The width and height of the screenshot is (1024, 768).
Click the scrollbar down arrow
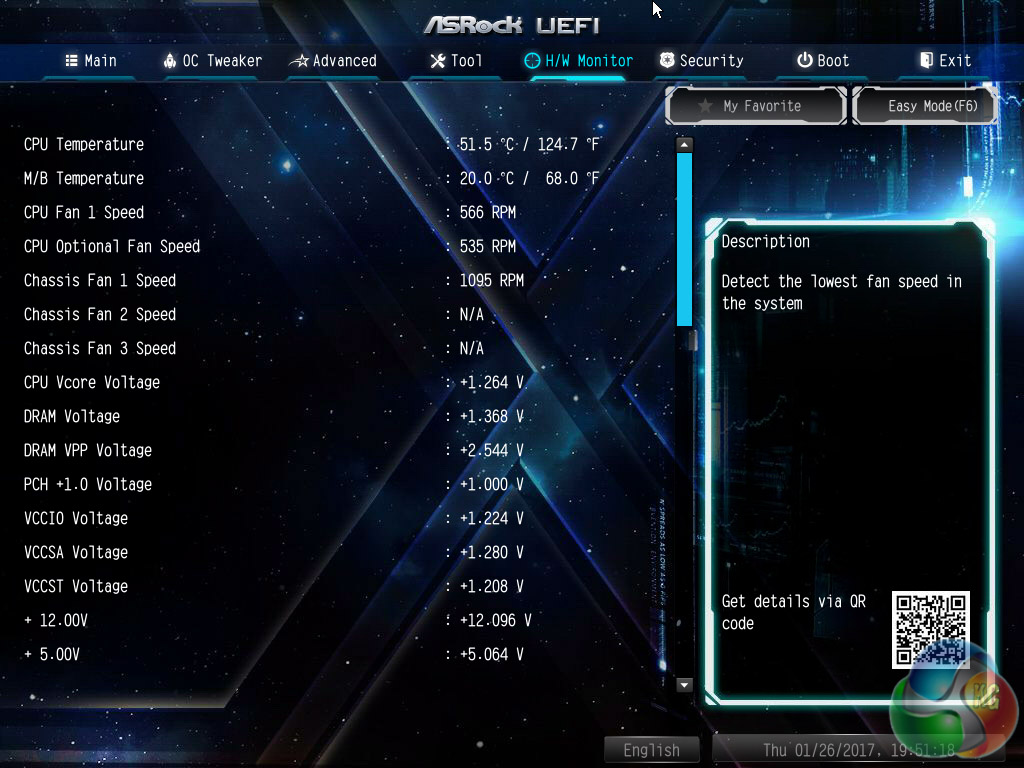[x=684, y=685]
